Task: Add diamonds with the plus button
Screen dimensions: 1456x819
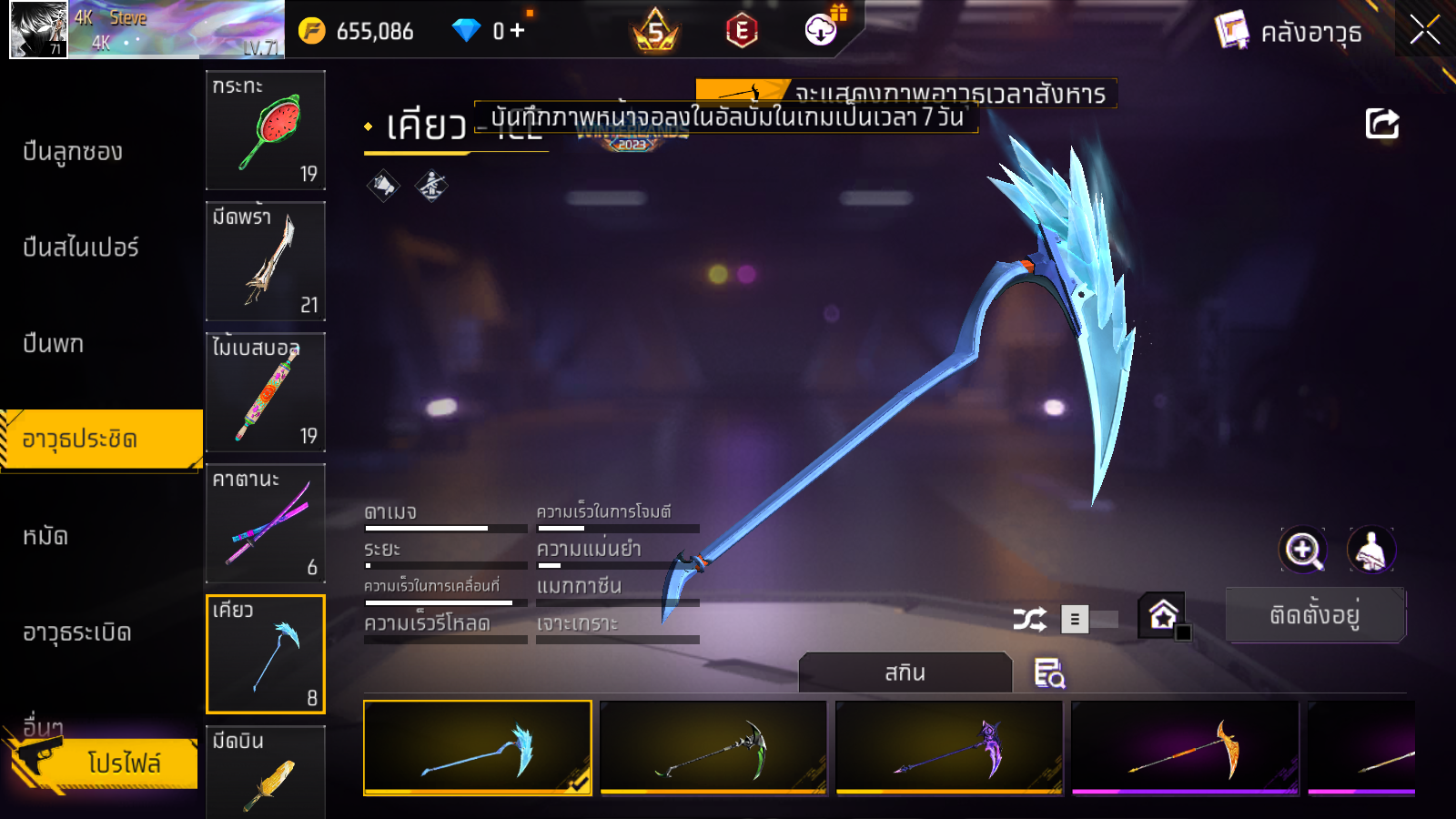Action: pos(517,31)
